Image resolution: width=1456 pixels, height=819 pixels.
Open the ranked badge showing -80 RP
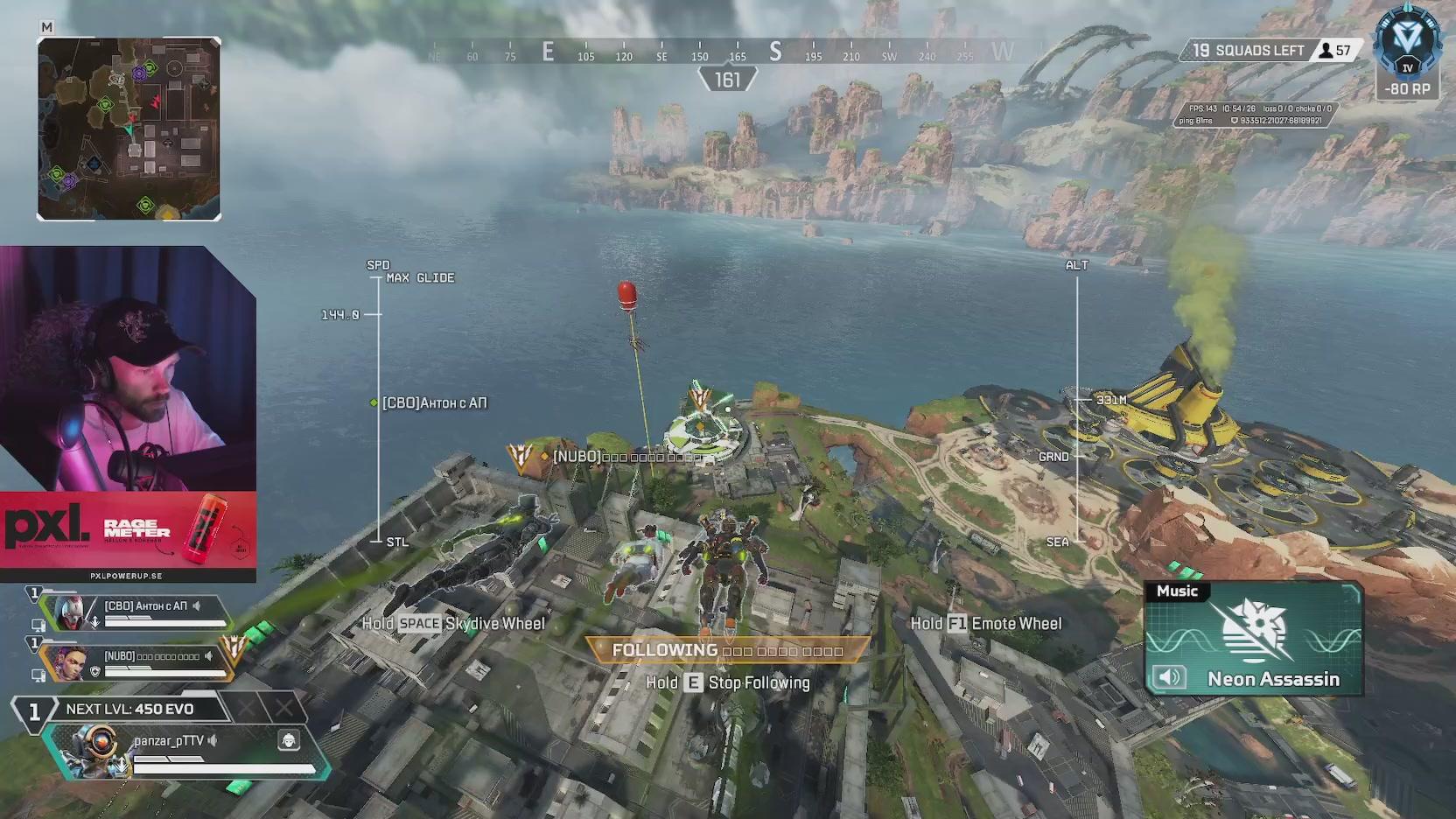click(x=1407, y=52)
